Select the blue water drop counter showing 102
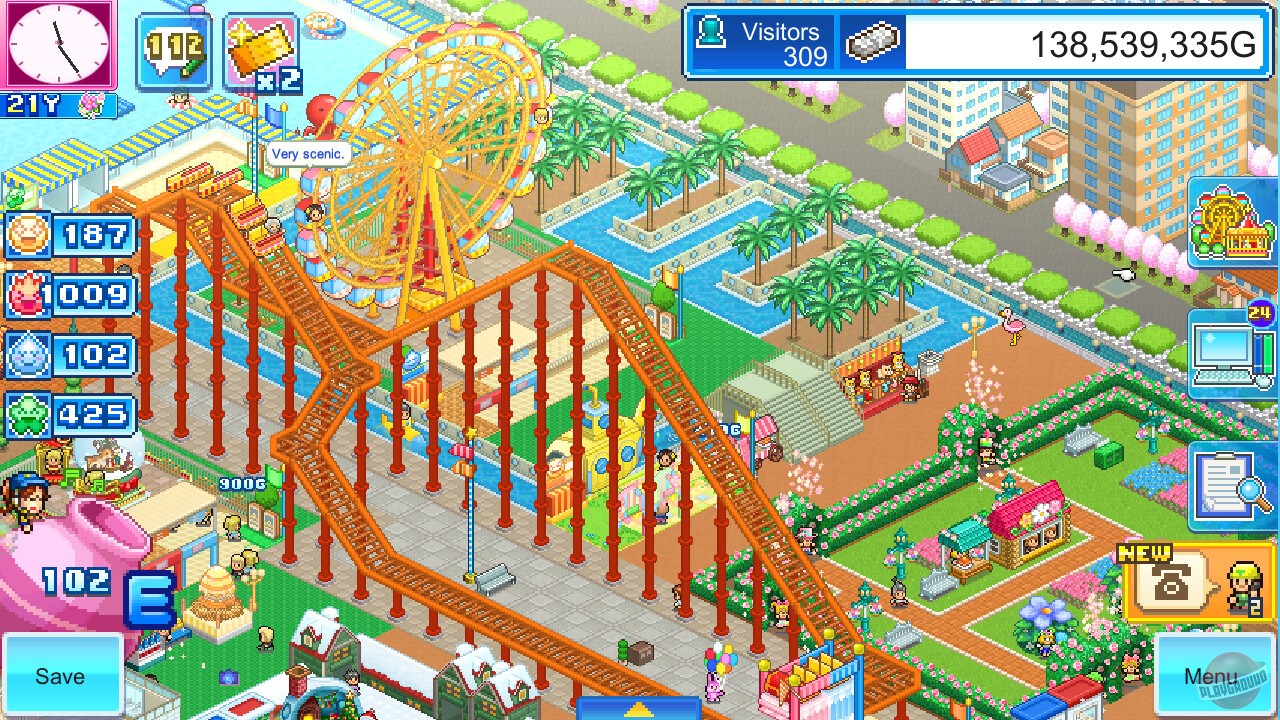This screenshot has width=1280, height=720. [70, 356]
